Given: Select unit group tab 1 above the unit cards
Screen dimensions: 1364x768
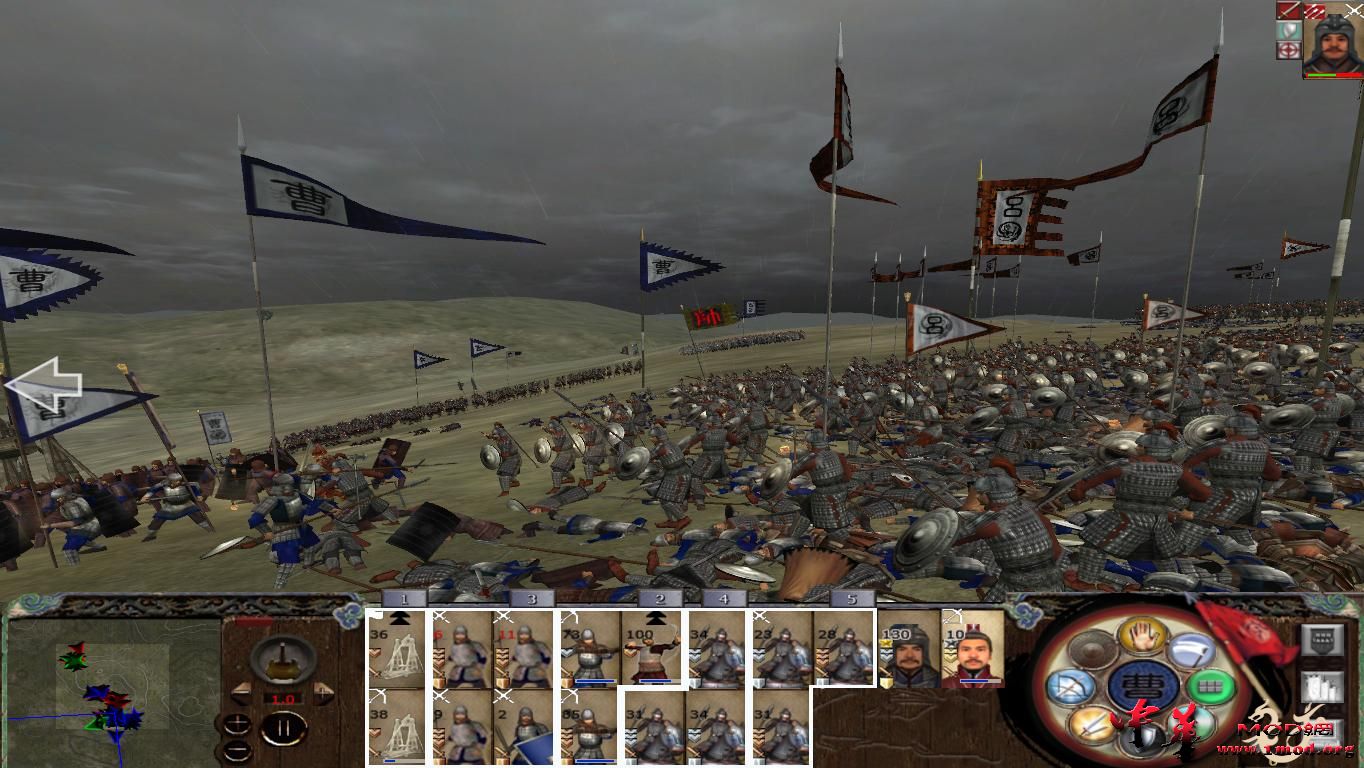Looking at the screenshot, I should point(404,598).
